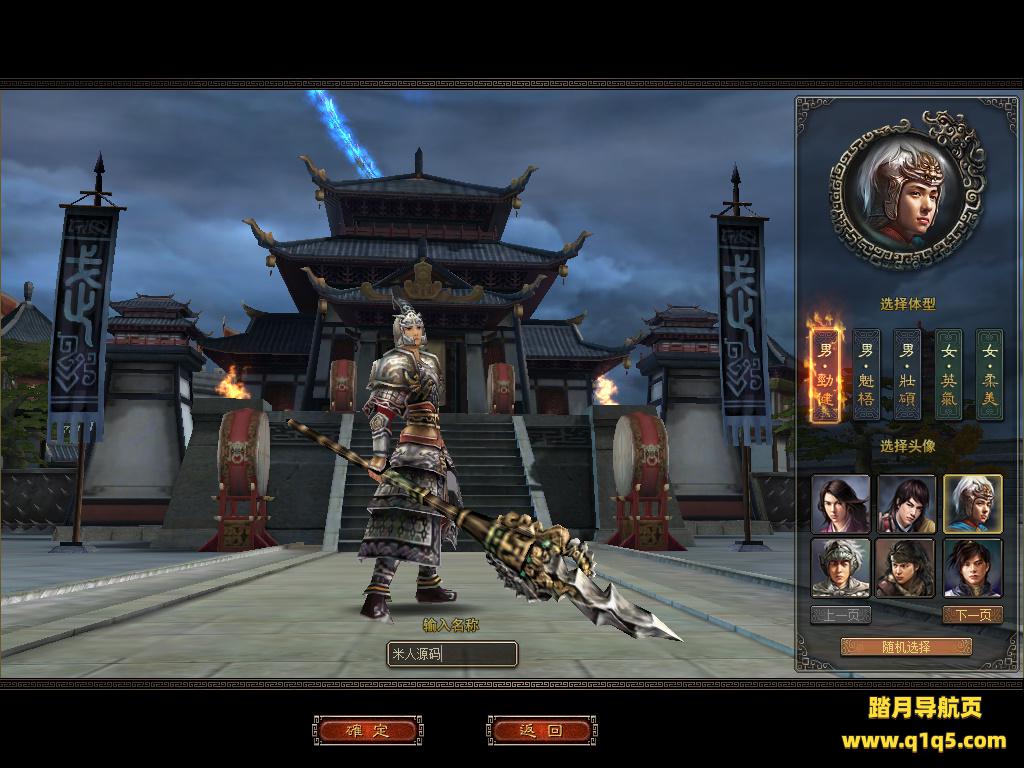Choose the brown-haired portrait with tan collar

906,504
